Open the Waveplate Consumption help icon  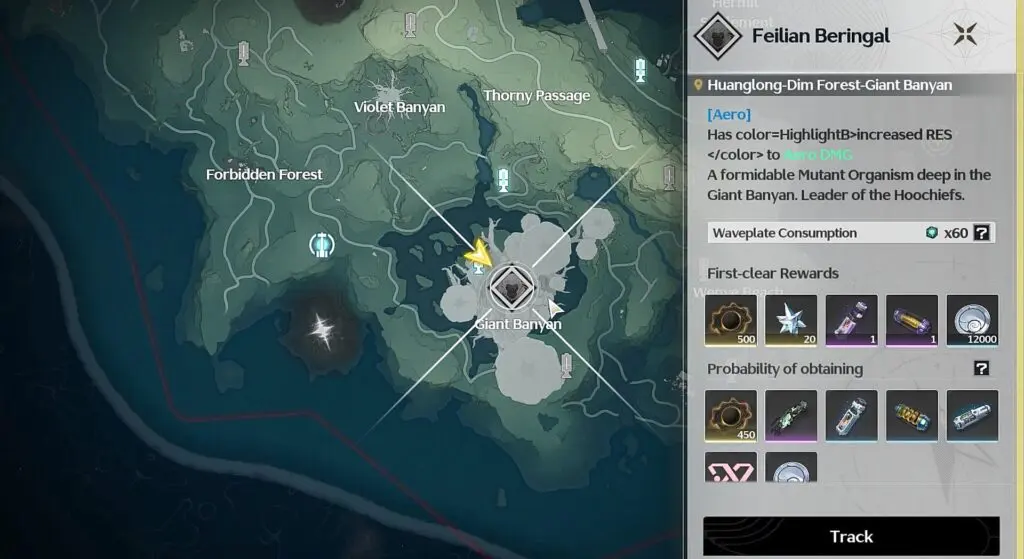tap(982, 233)
